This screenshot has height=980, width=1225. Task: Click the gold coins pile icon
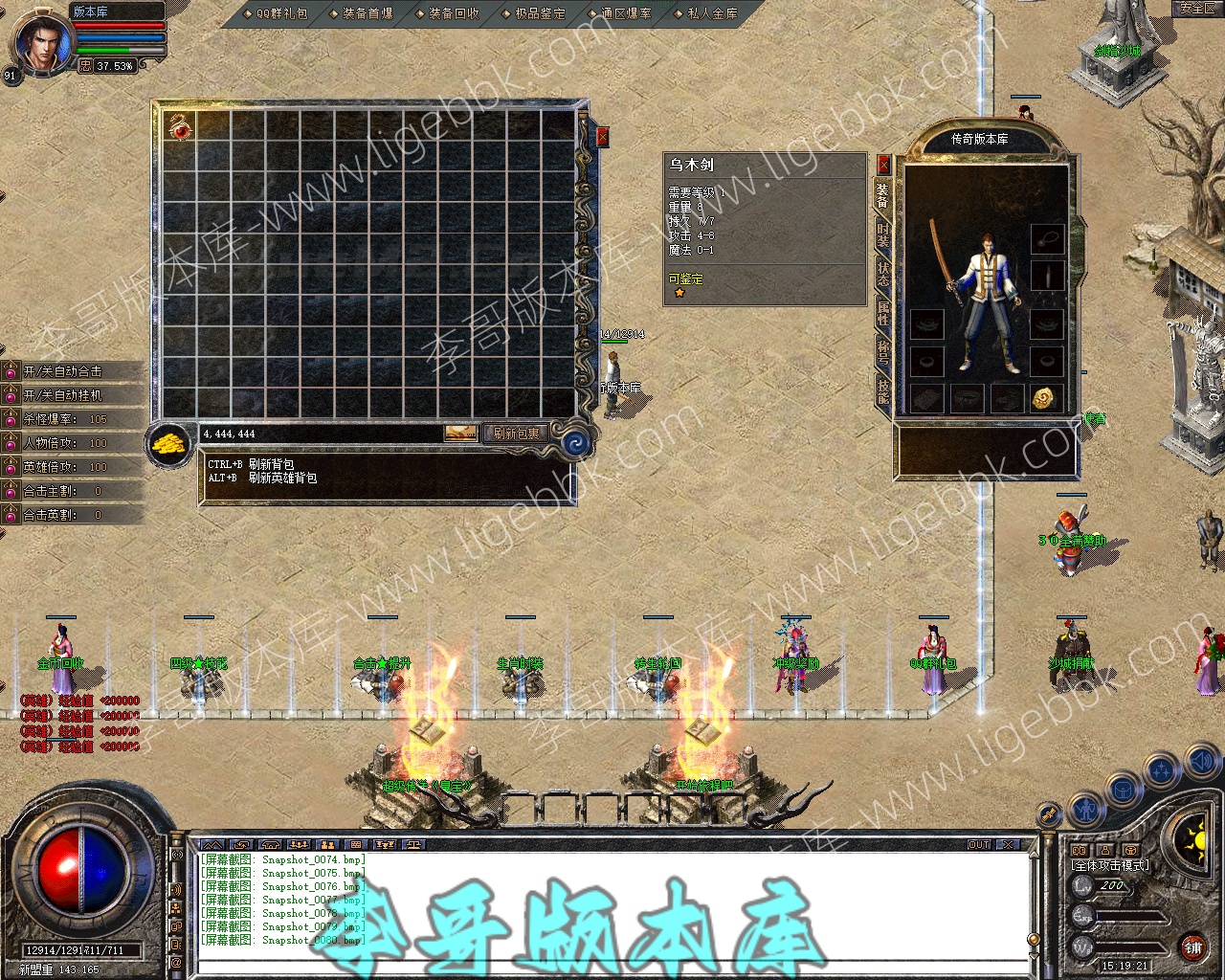point(169,445)
